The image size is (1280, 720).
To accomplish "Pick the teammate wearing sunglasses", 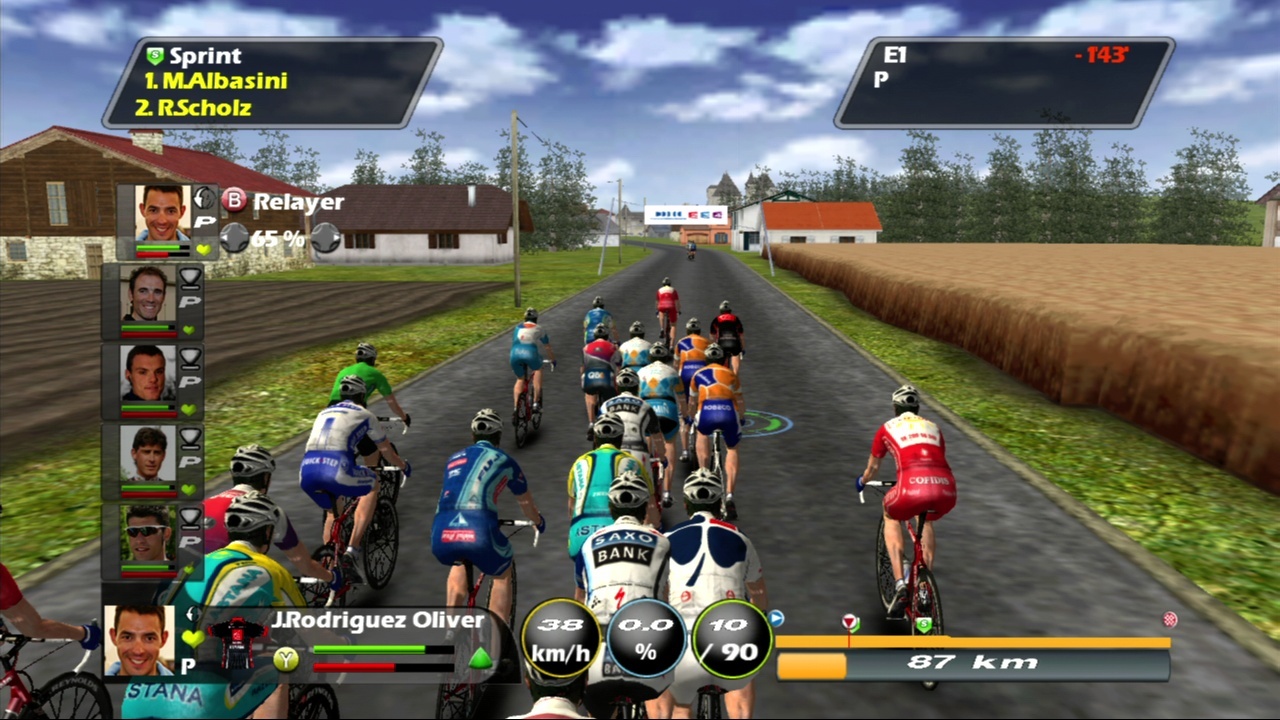I will pyautogui.click(x=147, y=535).
